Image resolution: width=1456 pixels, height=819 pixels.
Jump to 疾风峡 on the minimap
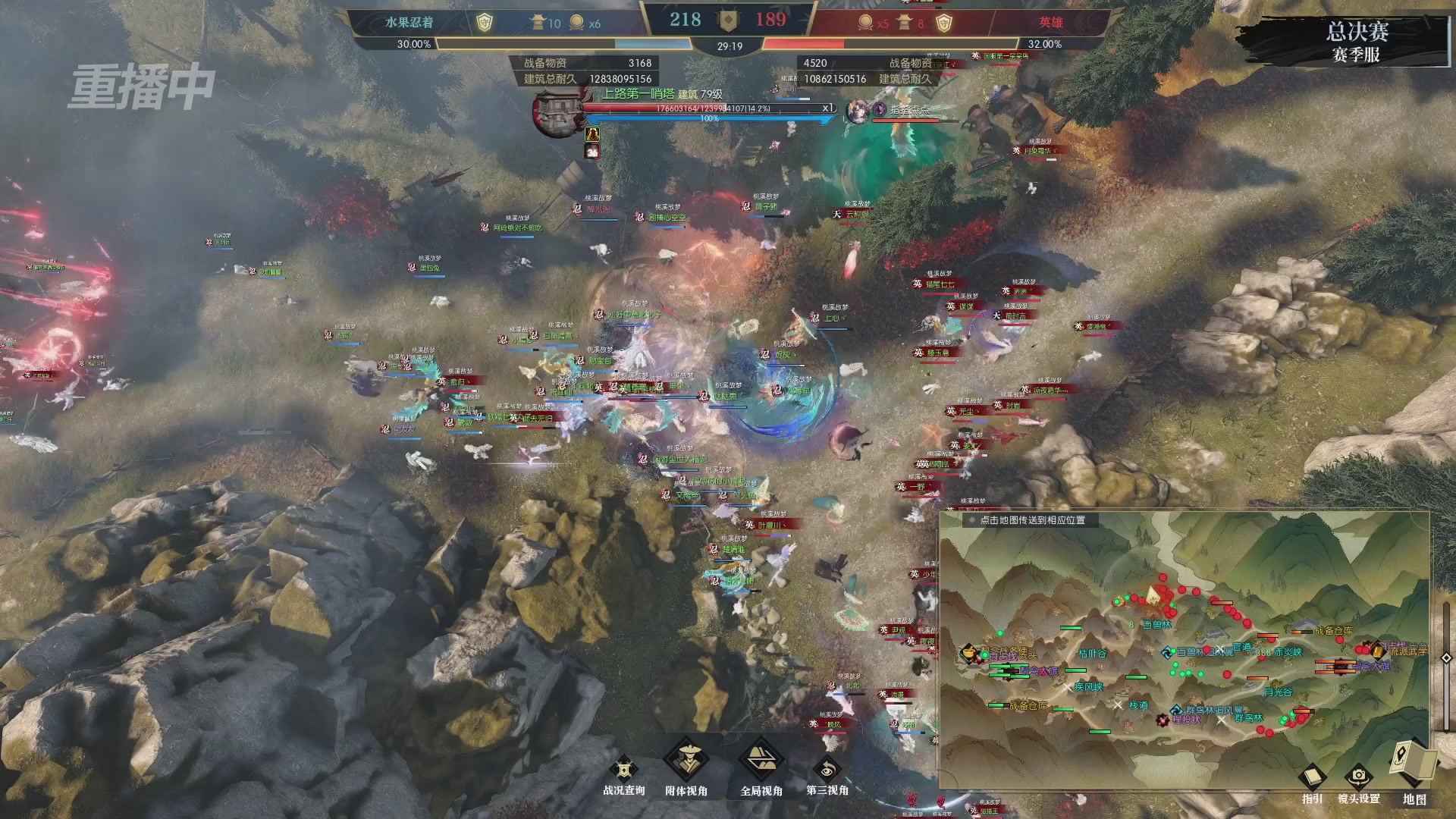(x=1088, y=687)
